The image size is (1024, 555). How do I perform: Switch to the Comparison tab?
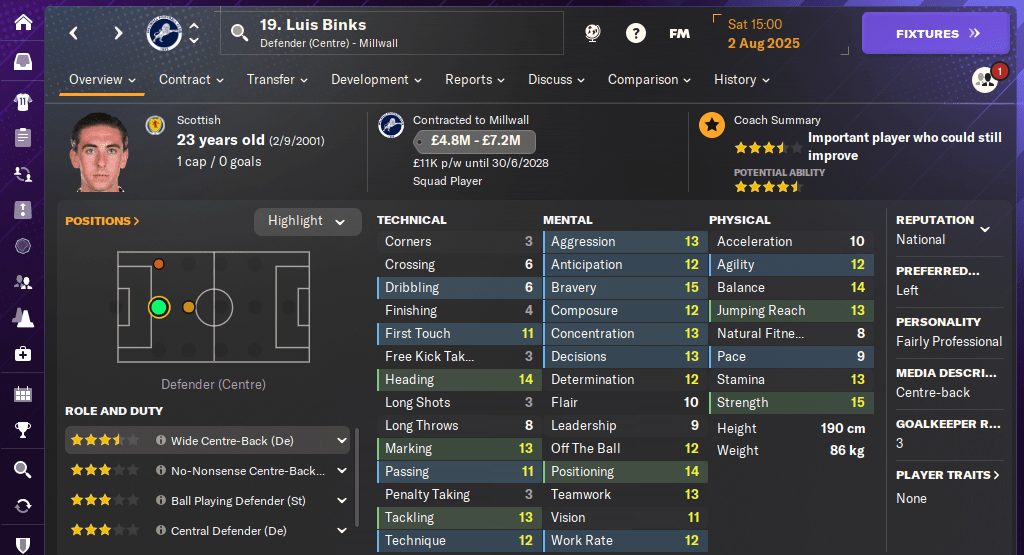(649, 80)
